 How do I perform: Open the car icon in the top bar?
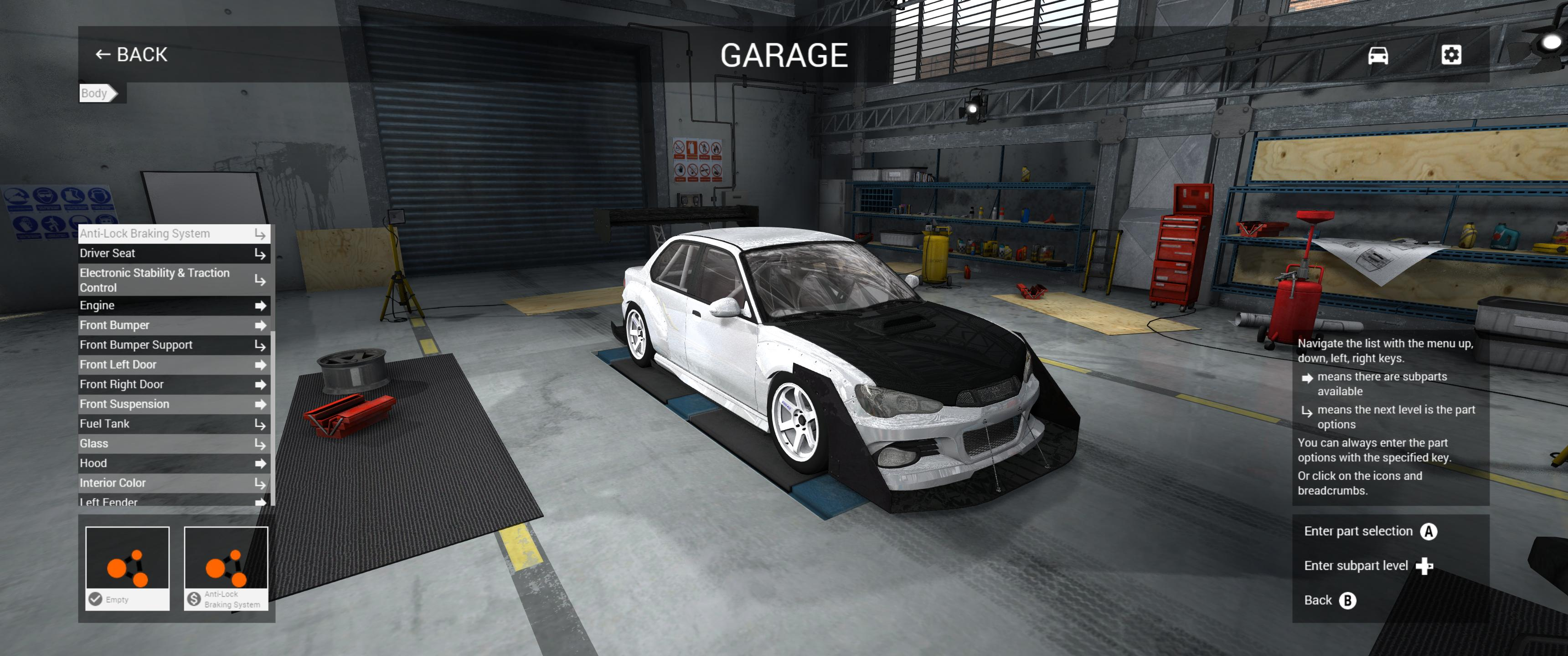(1377, 56)
